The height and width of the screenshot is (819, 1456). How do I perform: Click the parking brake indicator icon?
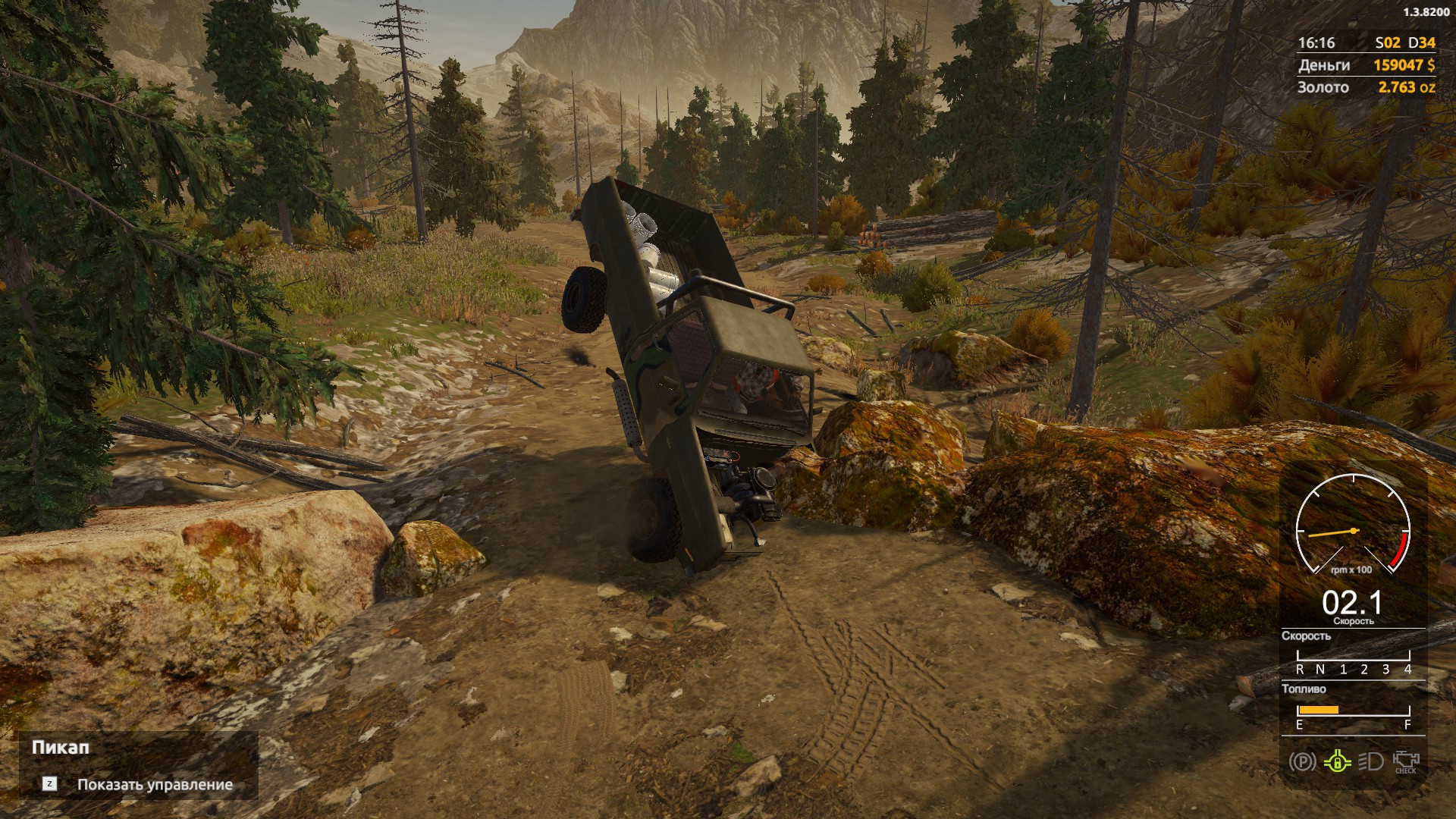pos(1301,761)
